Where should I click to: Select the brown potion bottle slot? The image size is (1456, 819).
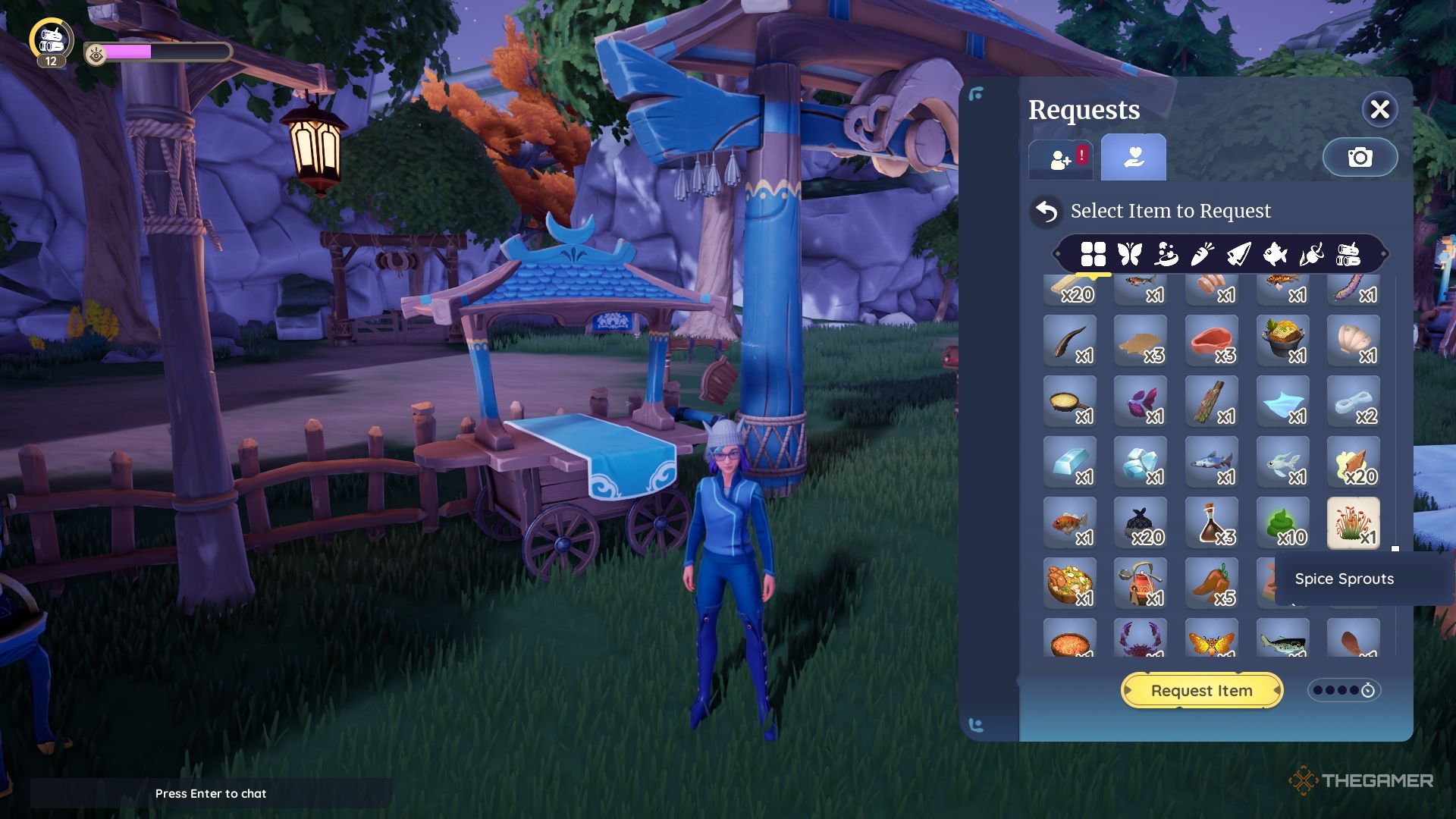point(1211,522)
